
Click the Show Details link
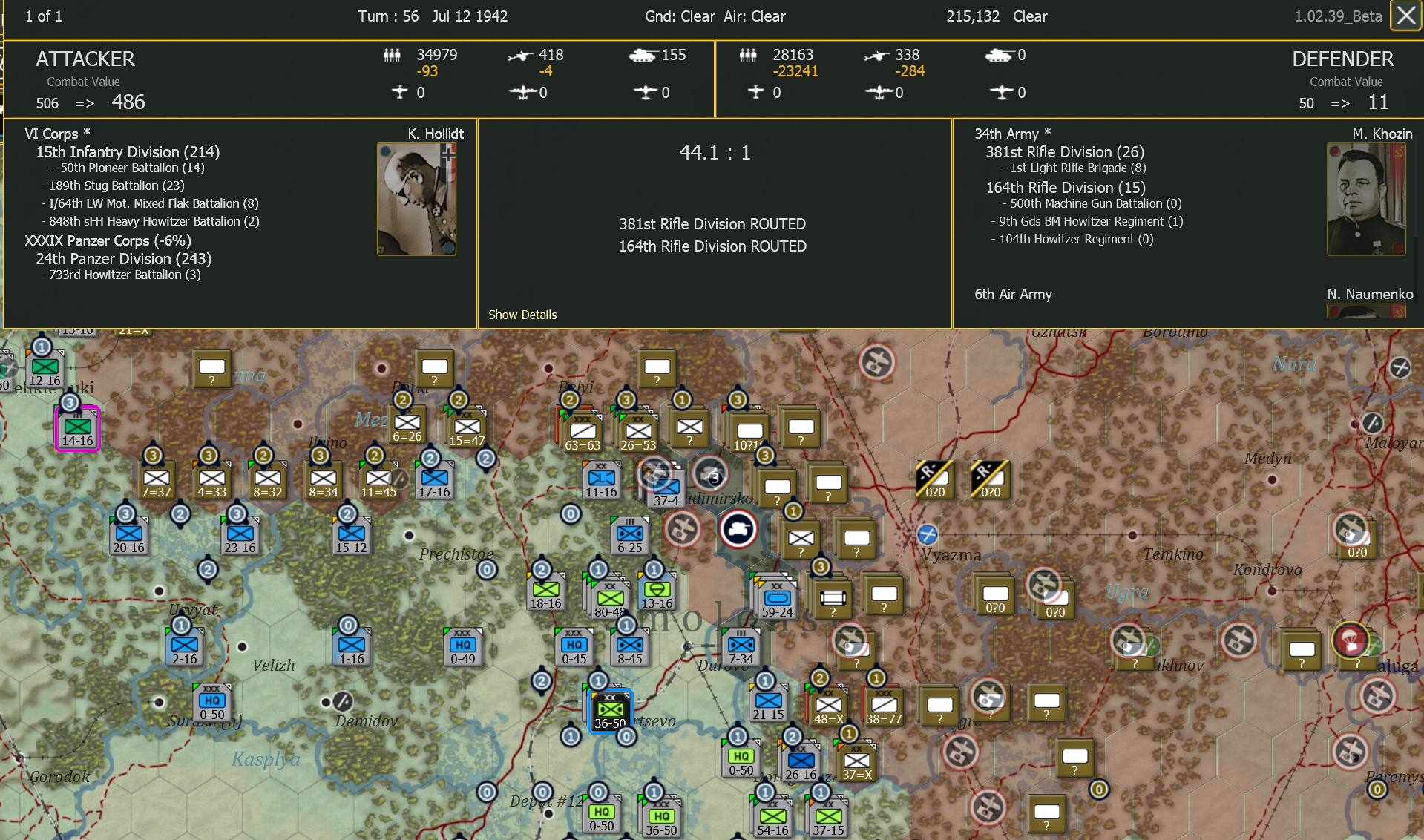coord(522,315)
